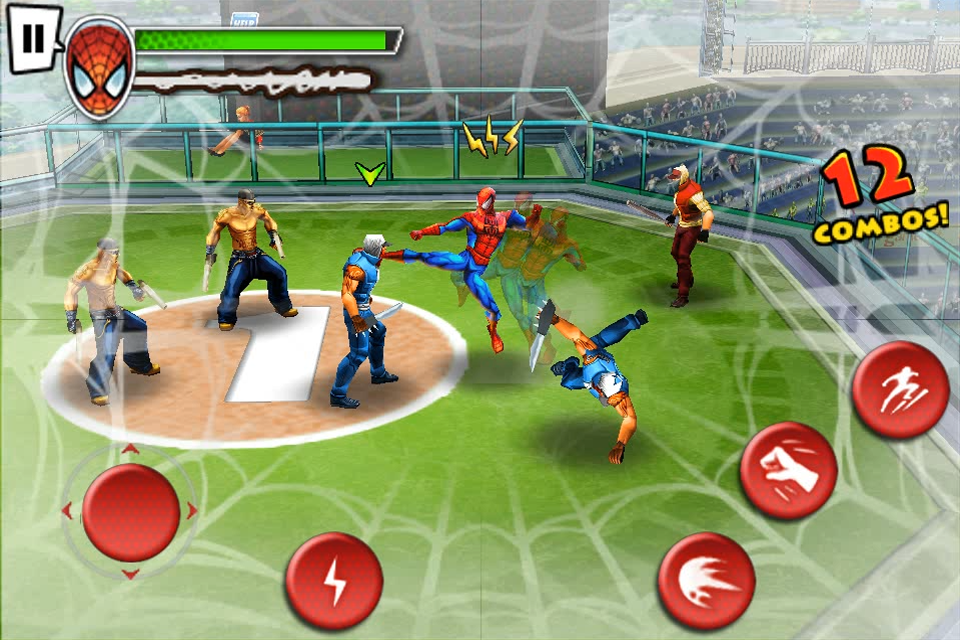Use the web shot attack button
Viewport: 960px width, 640px height.
pos(706,581)
